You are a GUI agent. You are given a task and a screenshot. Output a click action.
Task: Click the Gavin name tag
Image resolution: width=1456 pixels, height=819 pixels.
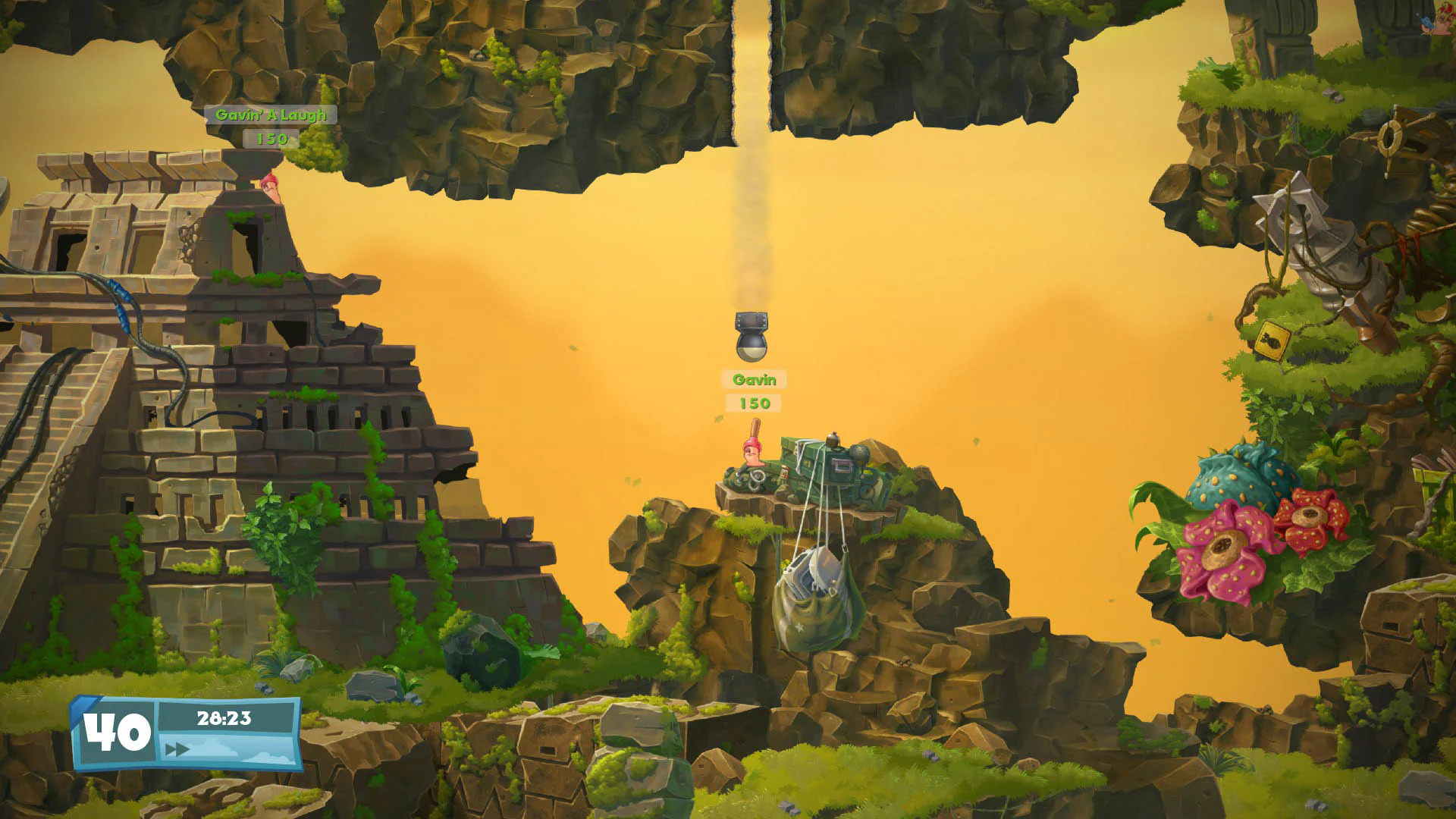point(755,379)
